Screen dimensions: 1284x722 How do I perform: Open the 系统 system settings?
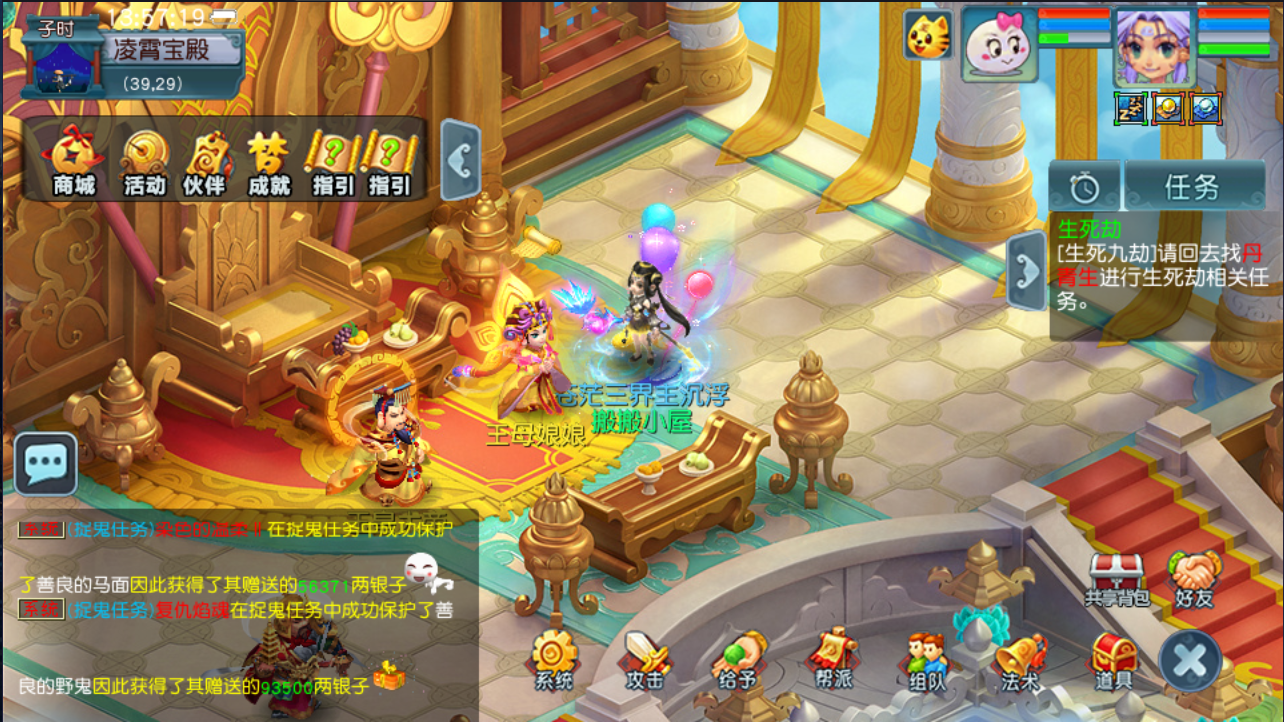pyautogui.click(x=554, y=660)
